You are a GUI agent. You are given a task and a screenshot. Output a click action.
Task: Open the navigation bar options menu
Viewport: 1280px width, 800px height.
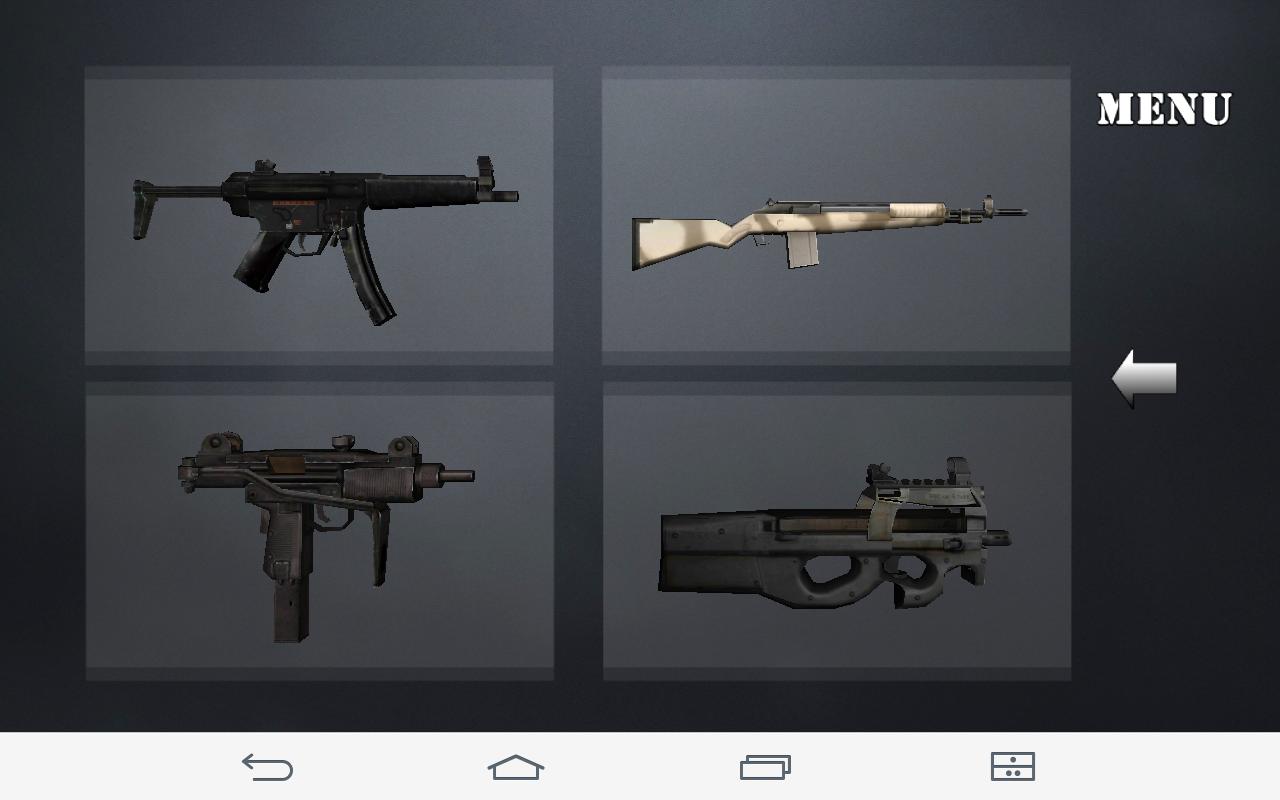pos(1012,767)
